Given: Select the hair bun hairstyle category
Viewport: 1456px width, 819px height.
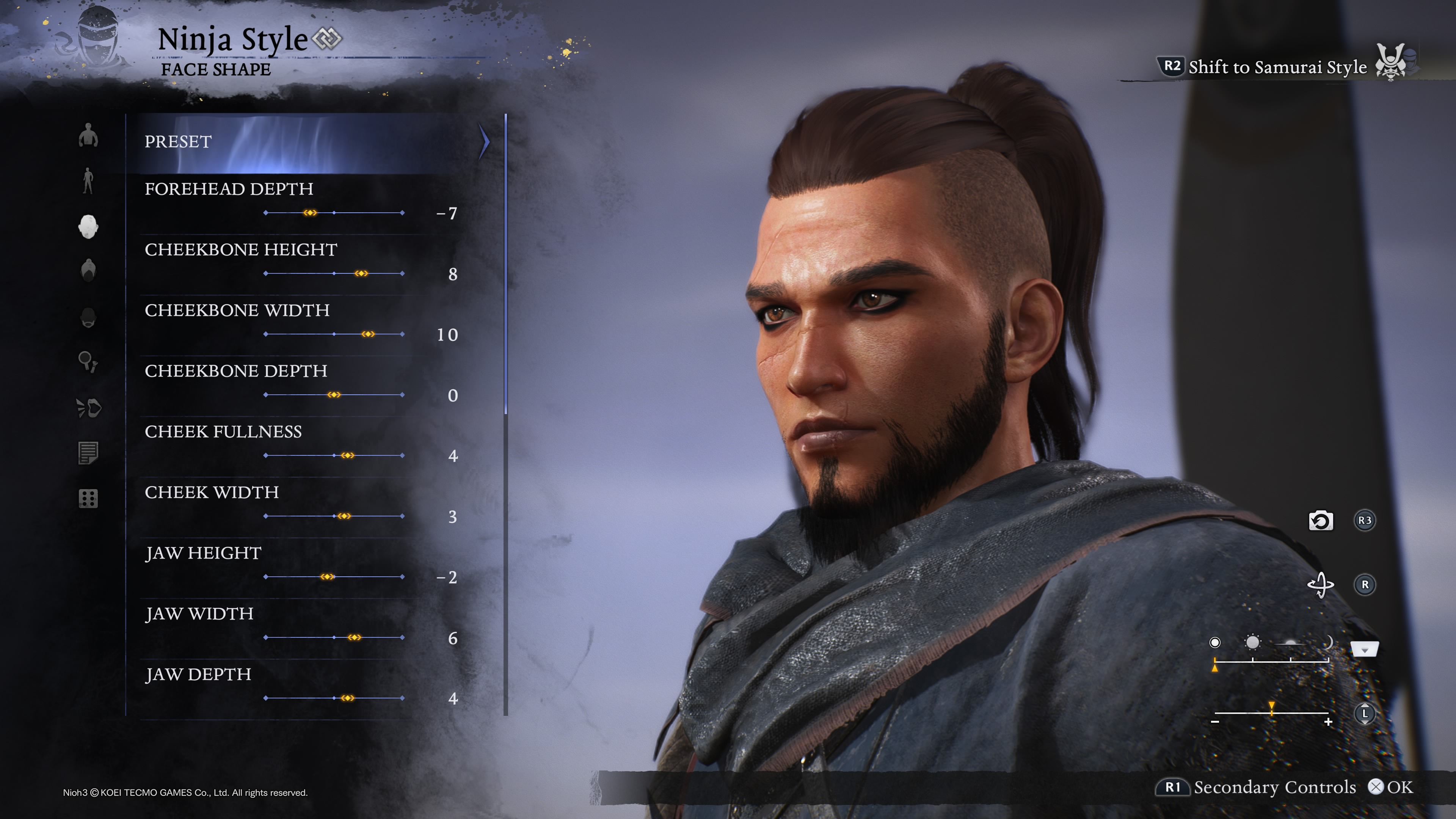Looking at the screenshot, I should click(x=88, y=270).
